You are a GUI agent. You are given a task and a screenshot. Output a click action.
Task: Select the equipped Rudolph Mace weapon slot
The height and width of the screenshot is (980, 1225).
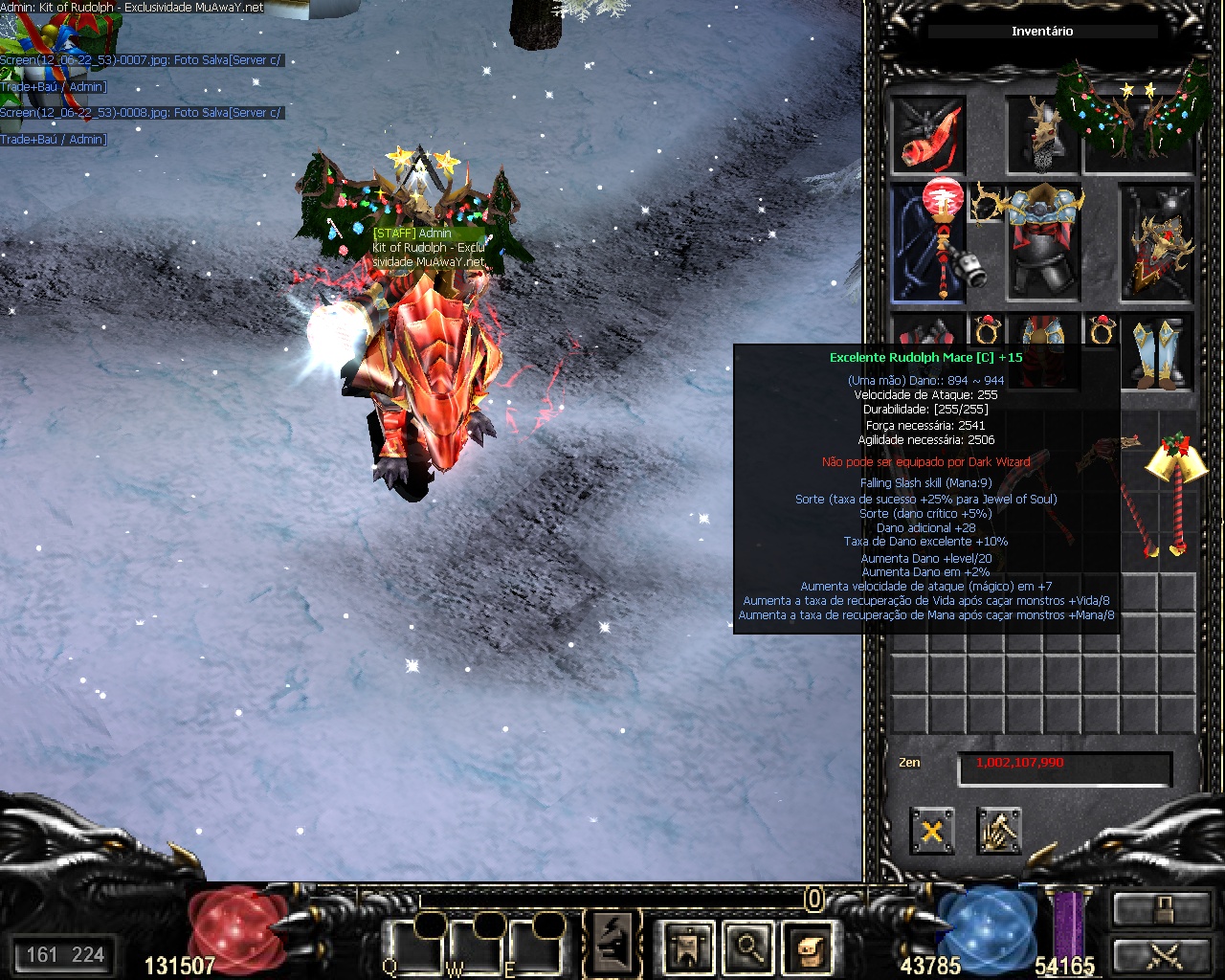tap(928, 243)
